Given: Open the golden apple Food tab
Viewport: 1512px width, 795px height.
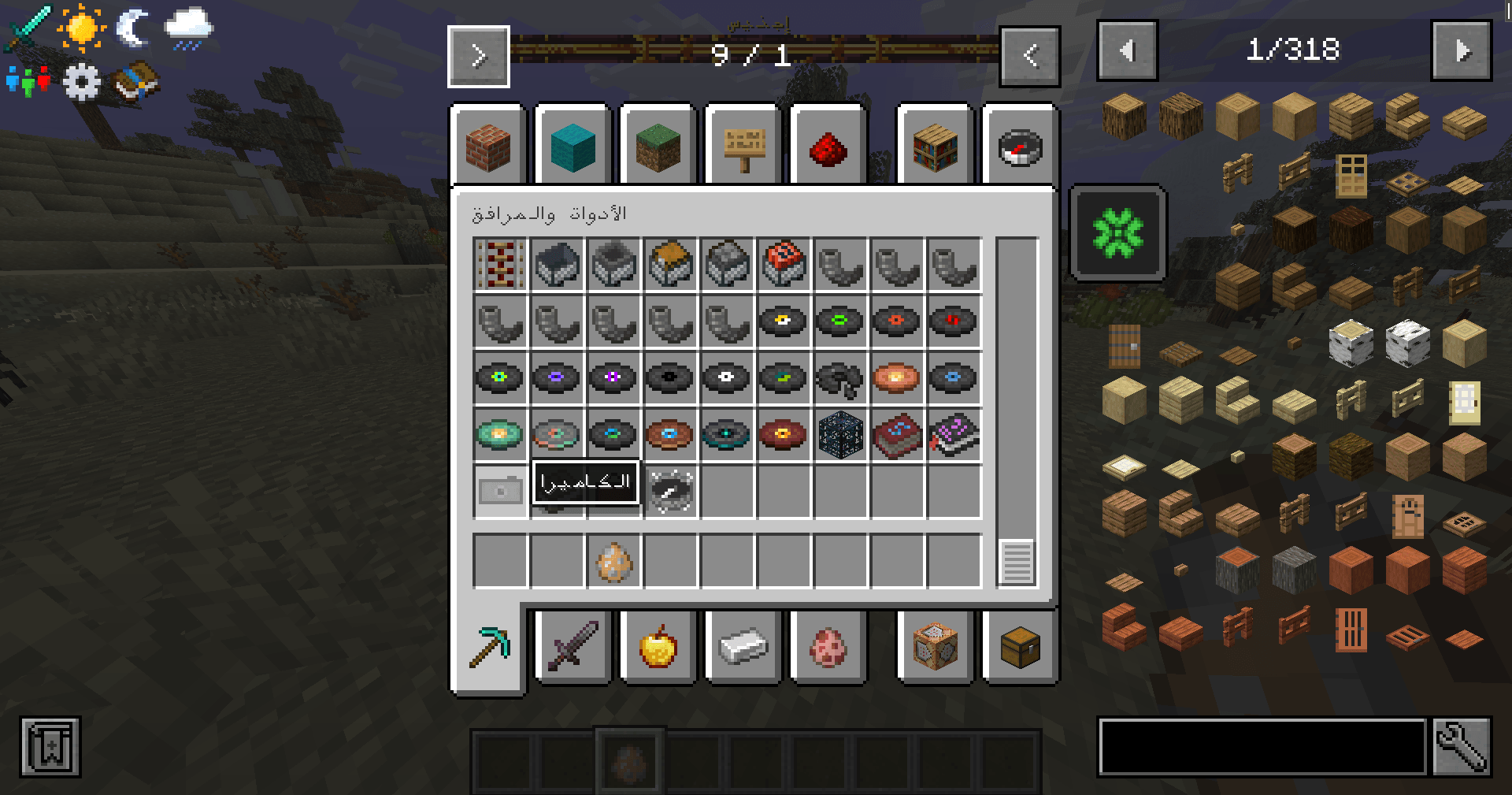Looking at the screenshot, I should coord(658,646).
